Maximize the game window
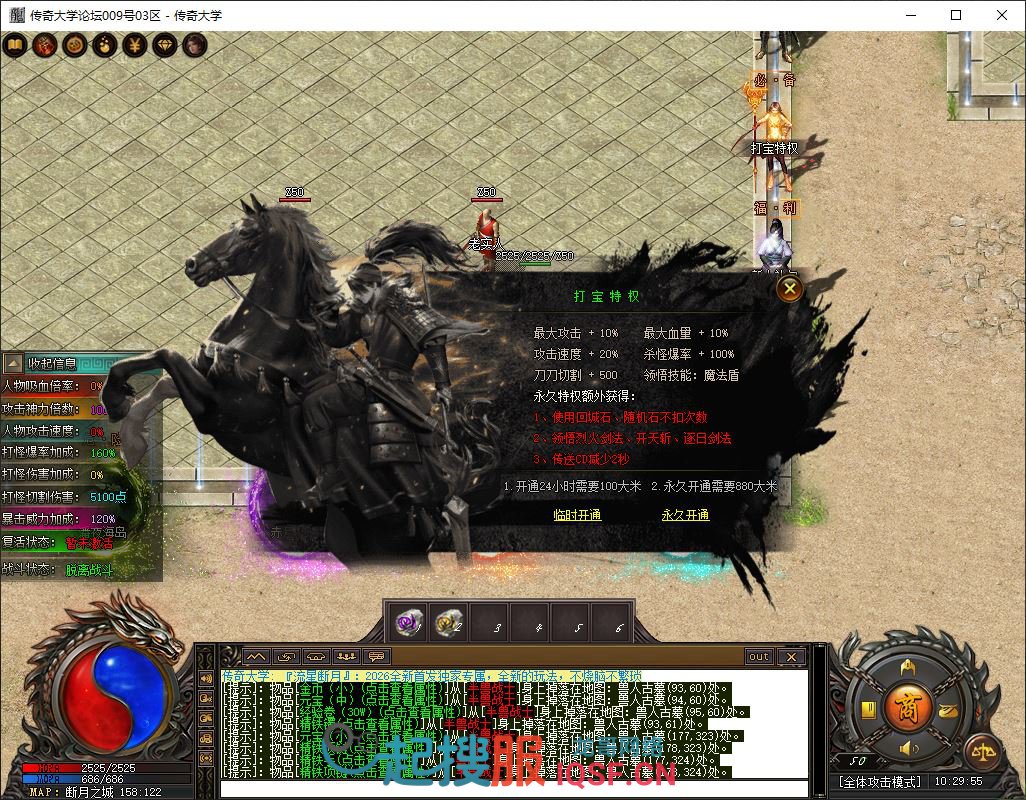The height and width of the screenshot is (800, 1026). [956, 15]
